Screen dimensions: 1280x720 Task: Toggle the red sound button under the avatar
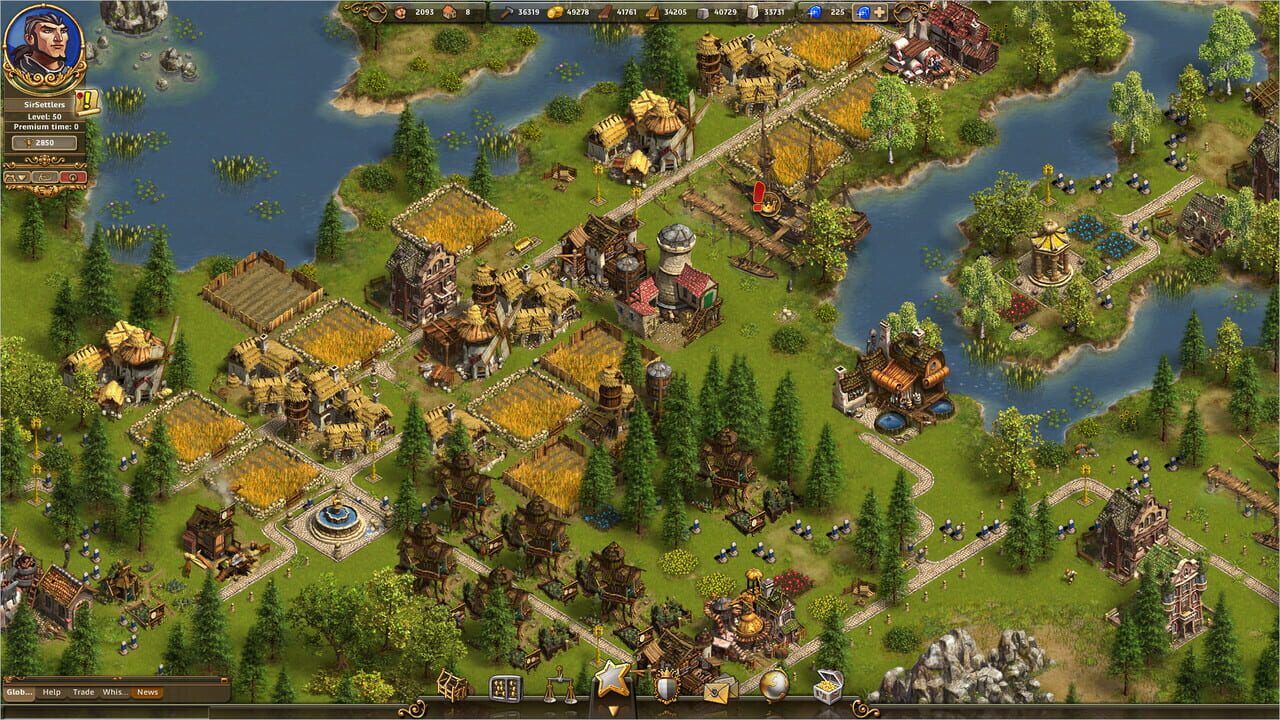[x=73, y=178]
